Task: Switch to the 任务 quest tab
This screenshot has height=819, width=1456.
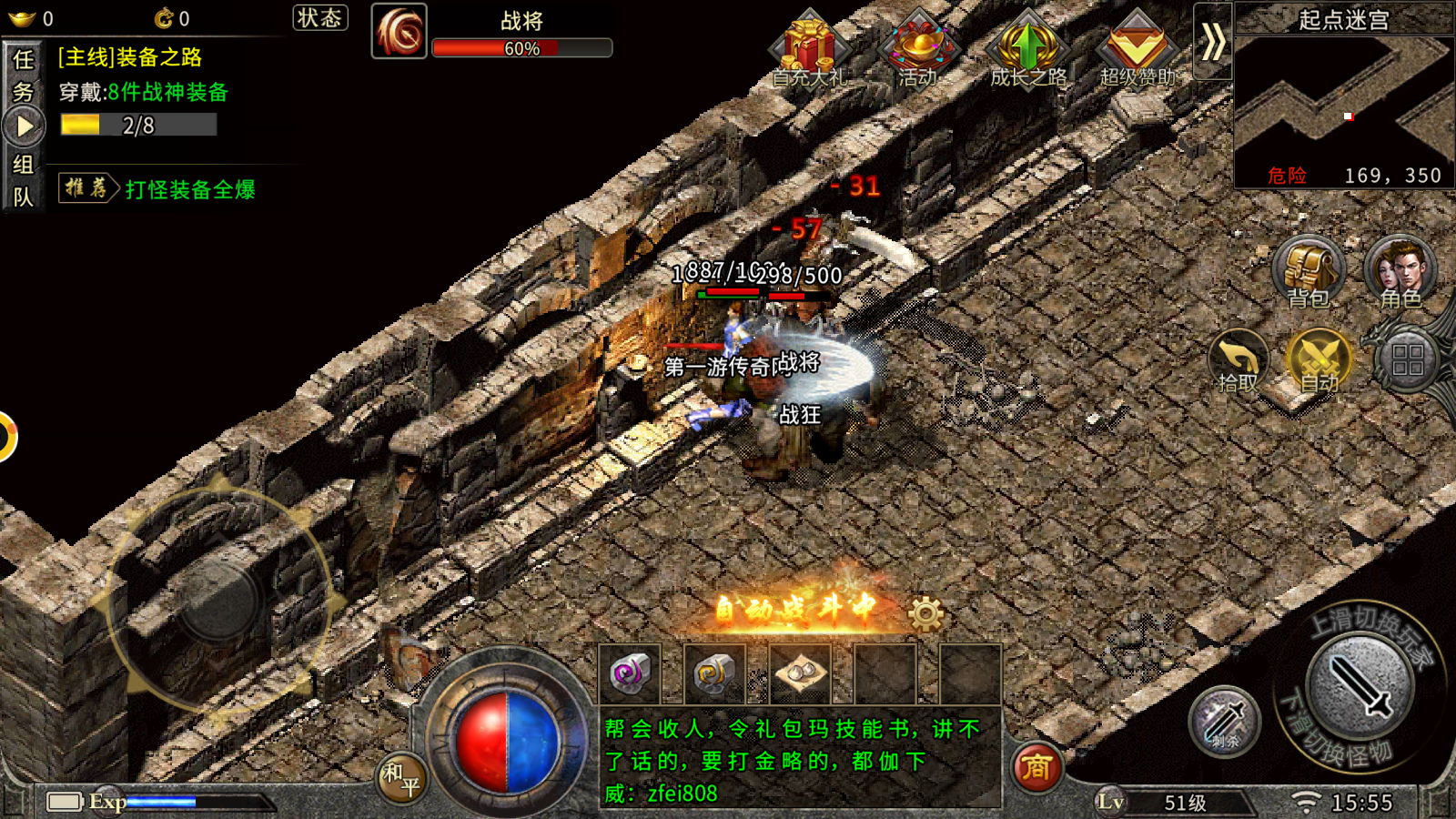Action: 24,75
